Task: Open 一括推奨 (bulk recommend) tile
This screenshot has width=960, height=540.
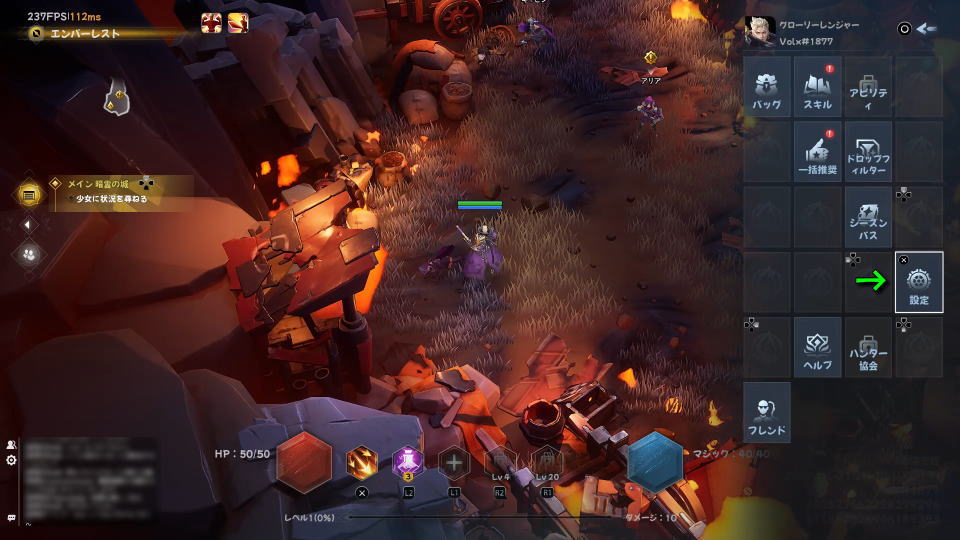Action: tap(818, 152)
